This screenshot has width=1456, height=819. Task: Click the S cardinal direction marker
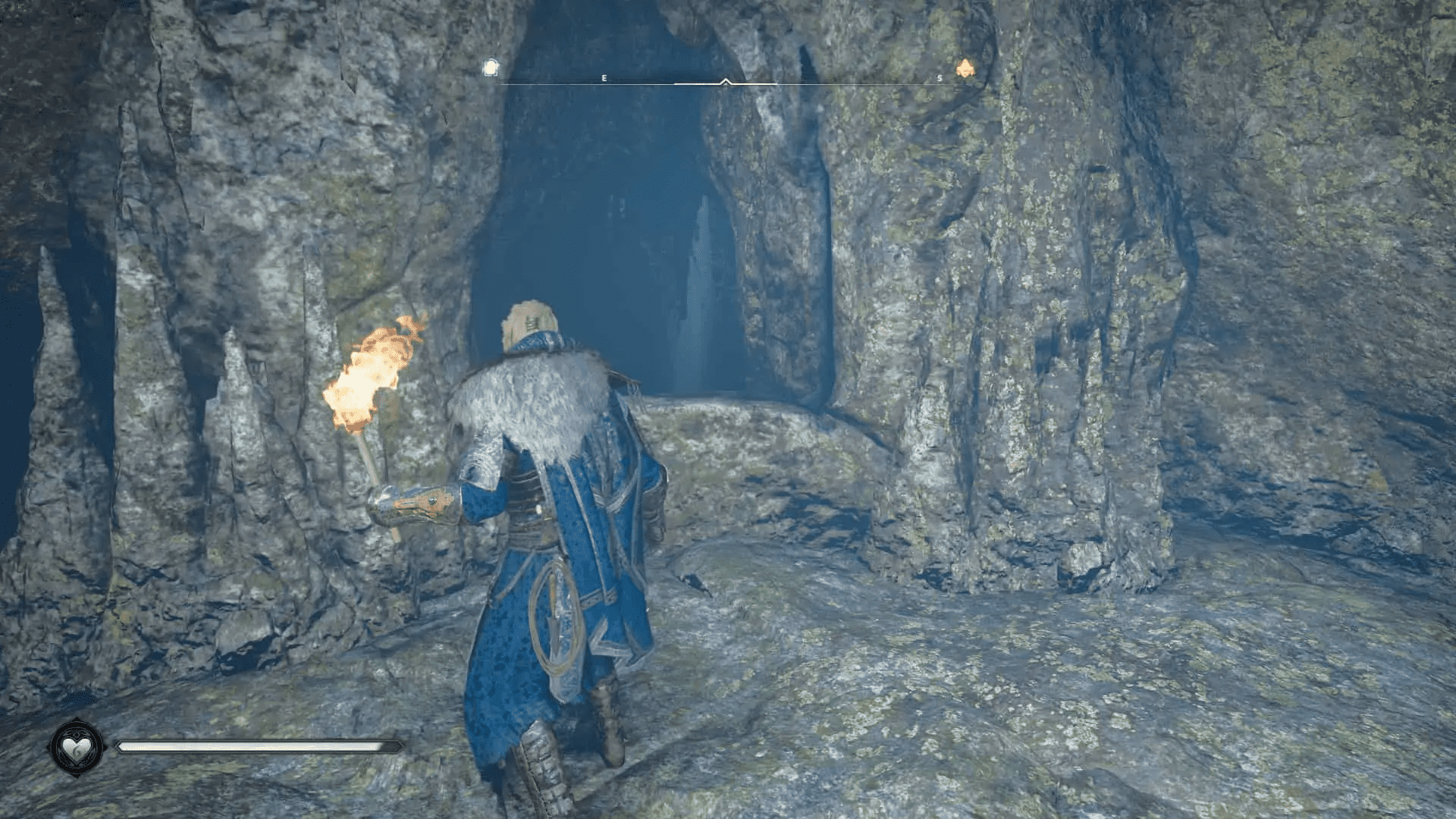pos(939,77)
